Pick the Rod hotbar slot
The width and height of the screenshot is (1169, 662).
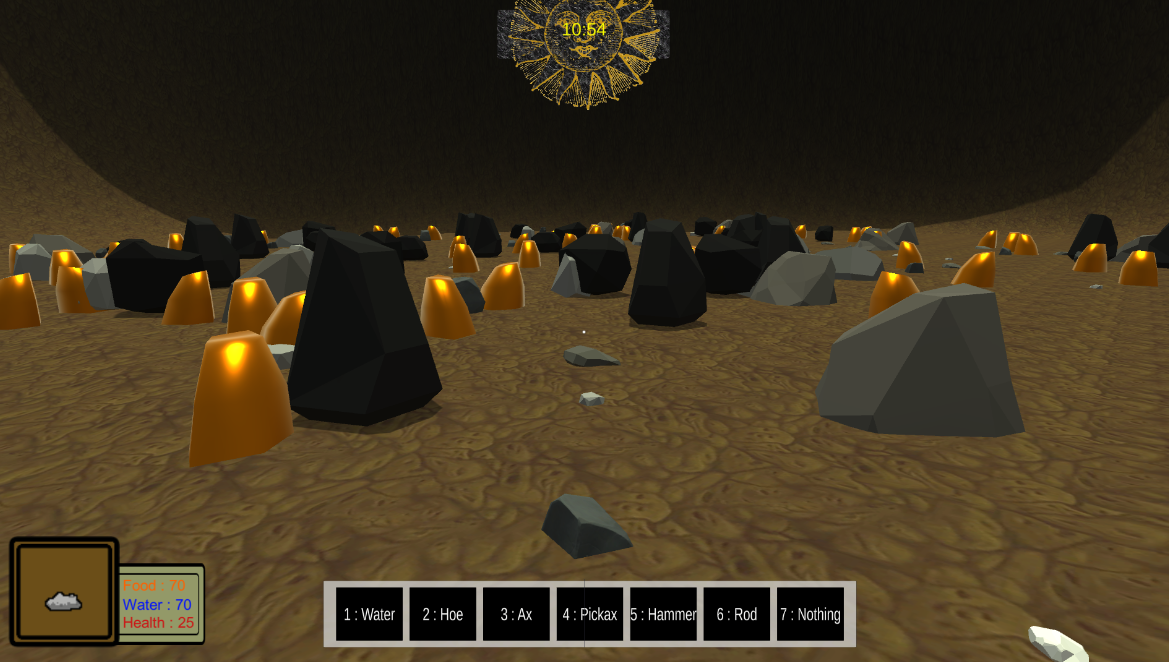[737, 614]
